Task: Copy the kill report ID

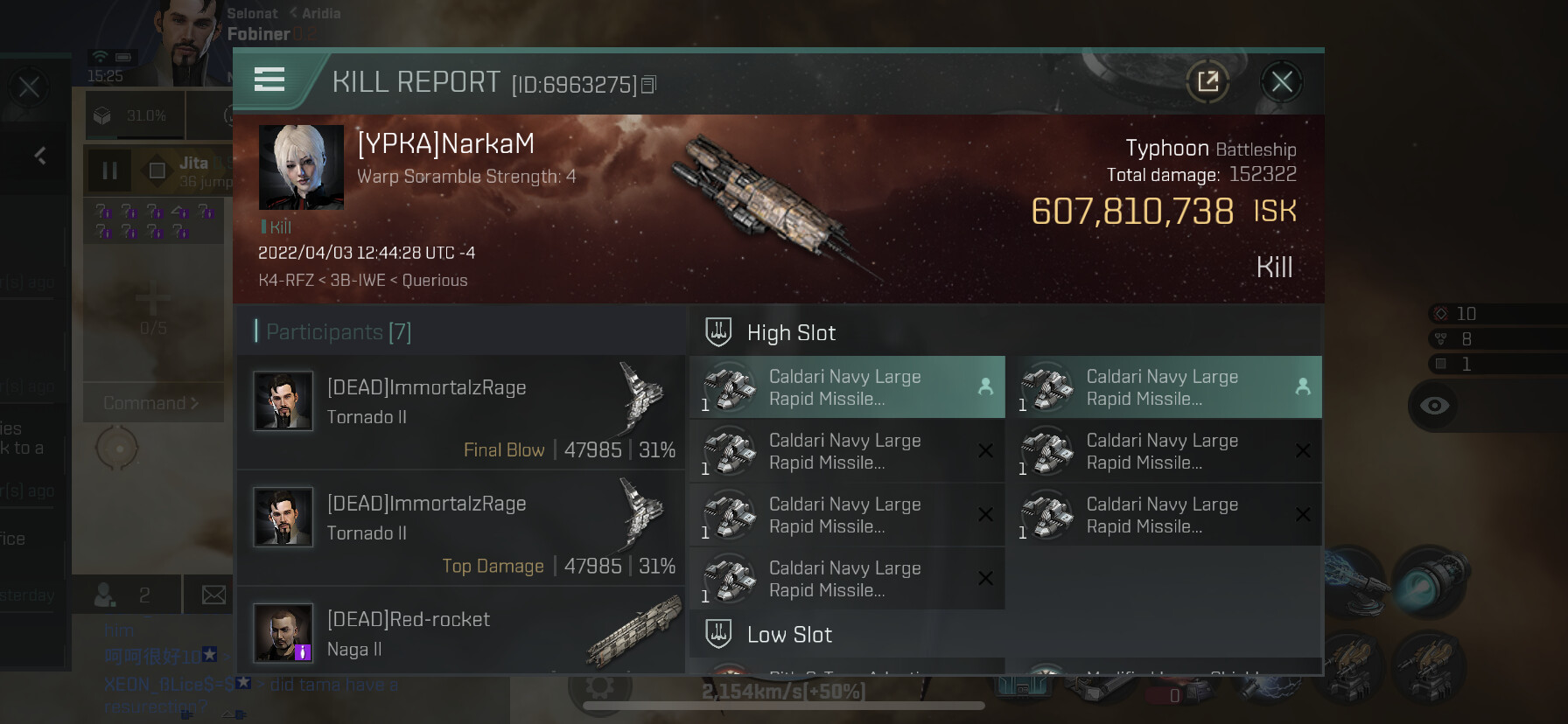Action: pyautogui.click(x=649, y=85)
